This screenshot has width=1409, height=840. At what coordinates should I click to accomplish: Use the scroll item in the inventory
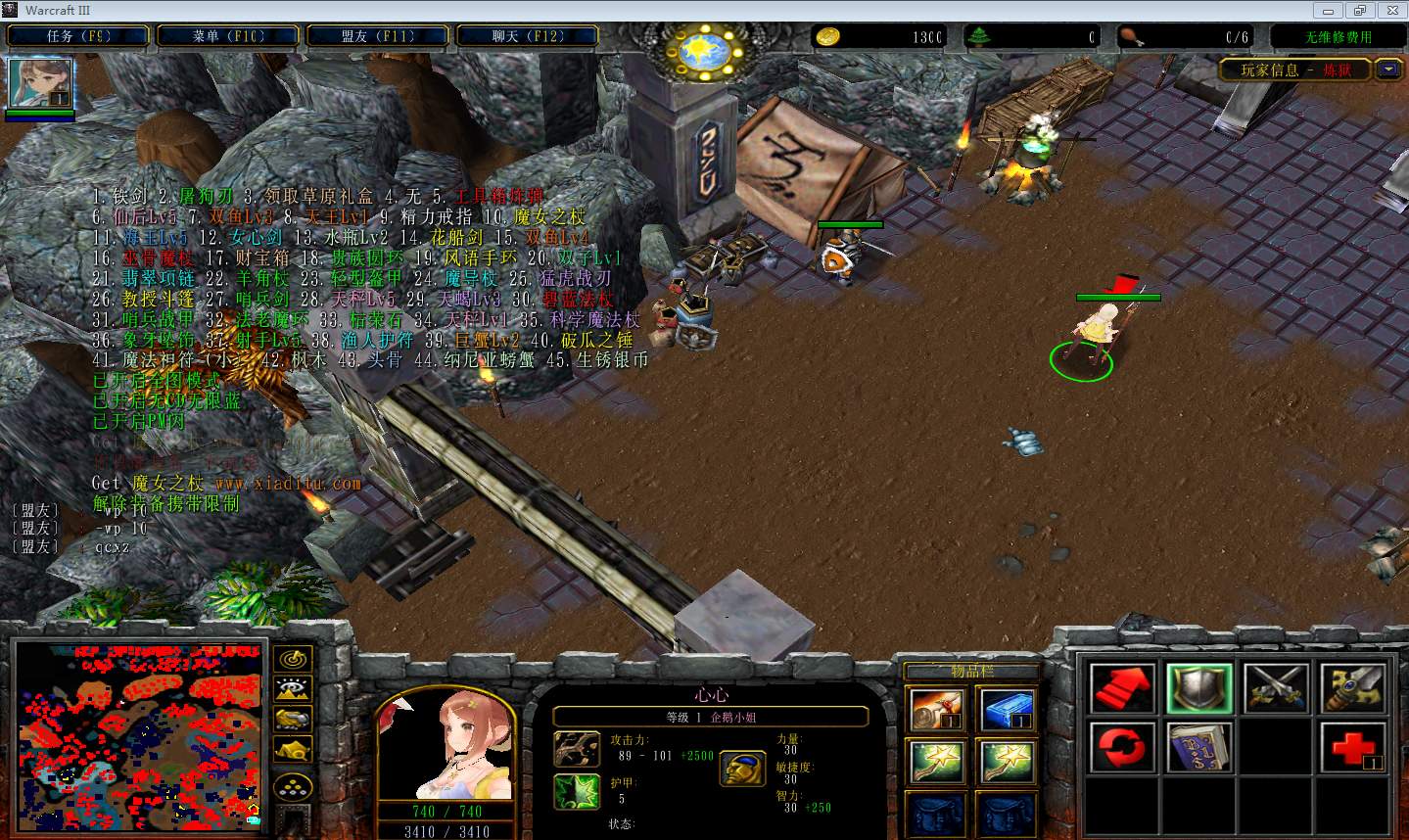936,709
